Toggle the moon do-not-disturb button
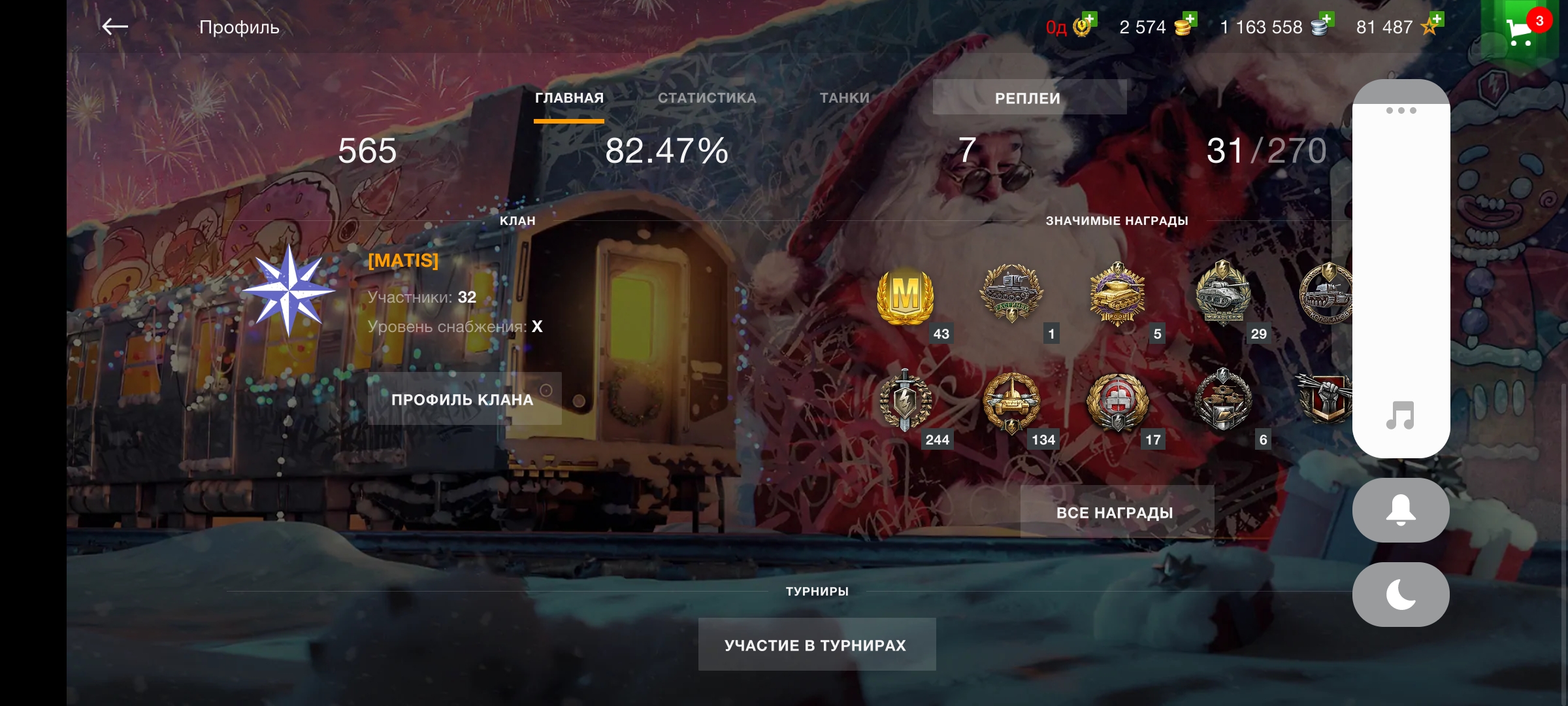Viewport: 1568px width, 706px height. click(1400, 595)
